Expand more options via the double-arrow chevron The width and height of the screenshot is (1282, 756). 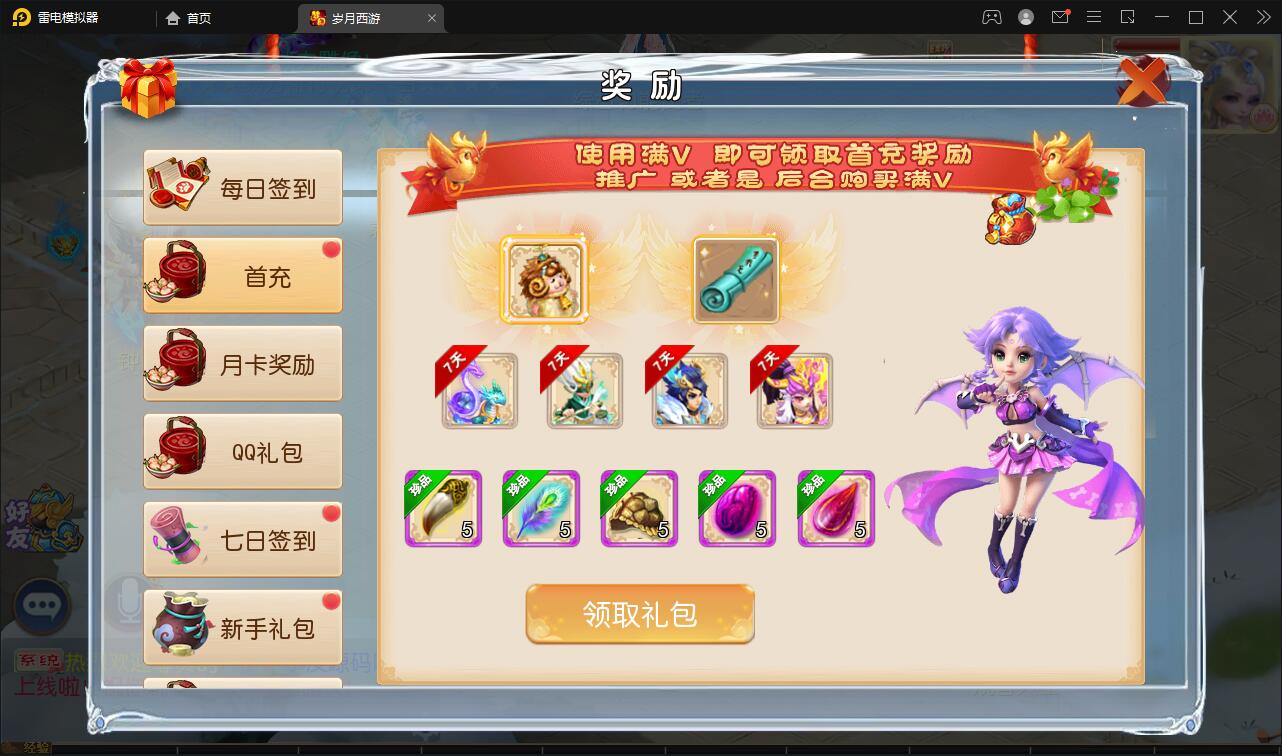pyautogui.click(x=1262, y=17)
